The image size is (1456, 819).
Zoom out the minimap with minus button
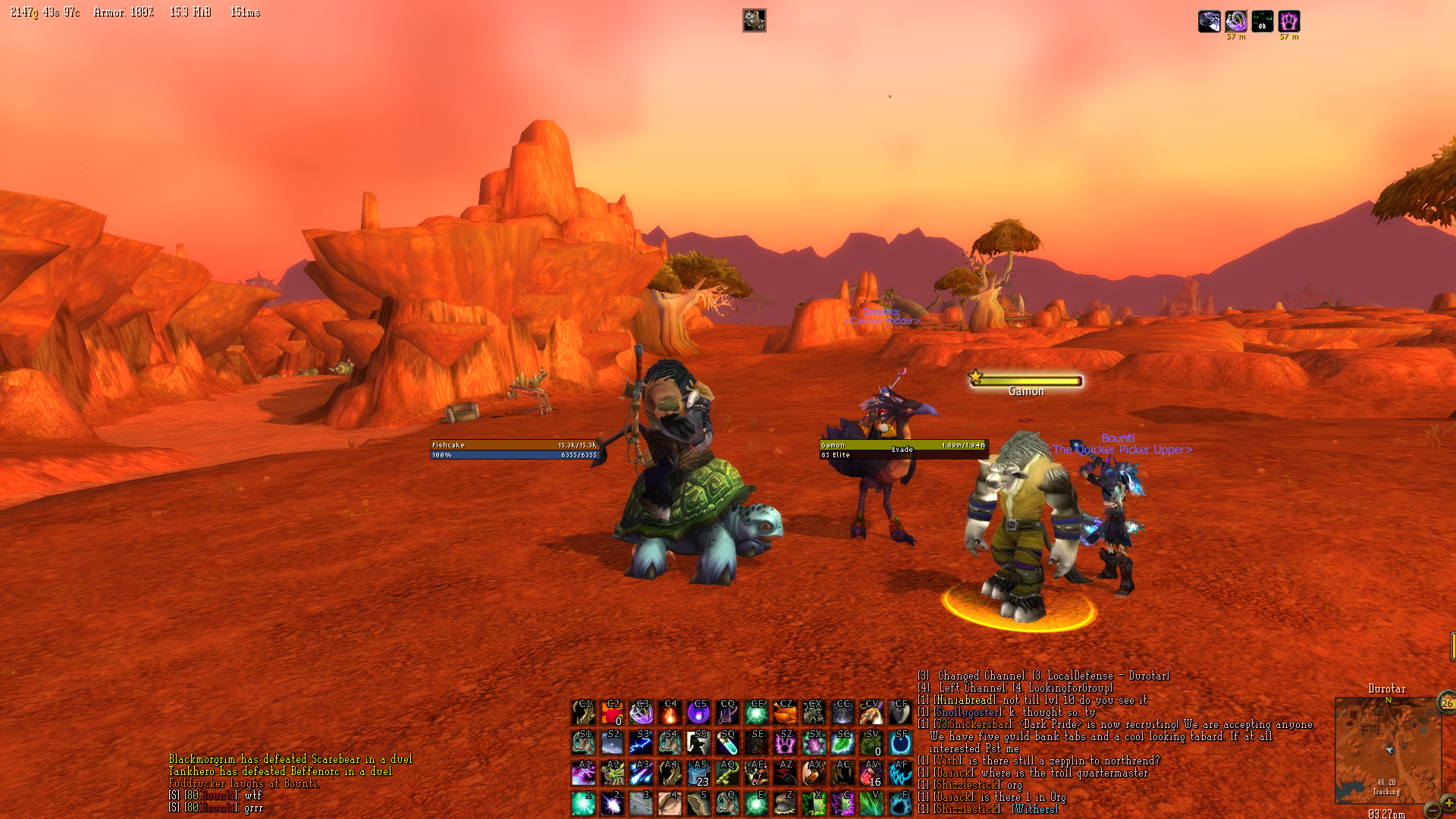tap(1432, 811)
